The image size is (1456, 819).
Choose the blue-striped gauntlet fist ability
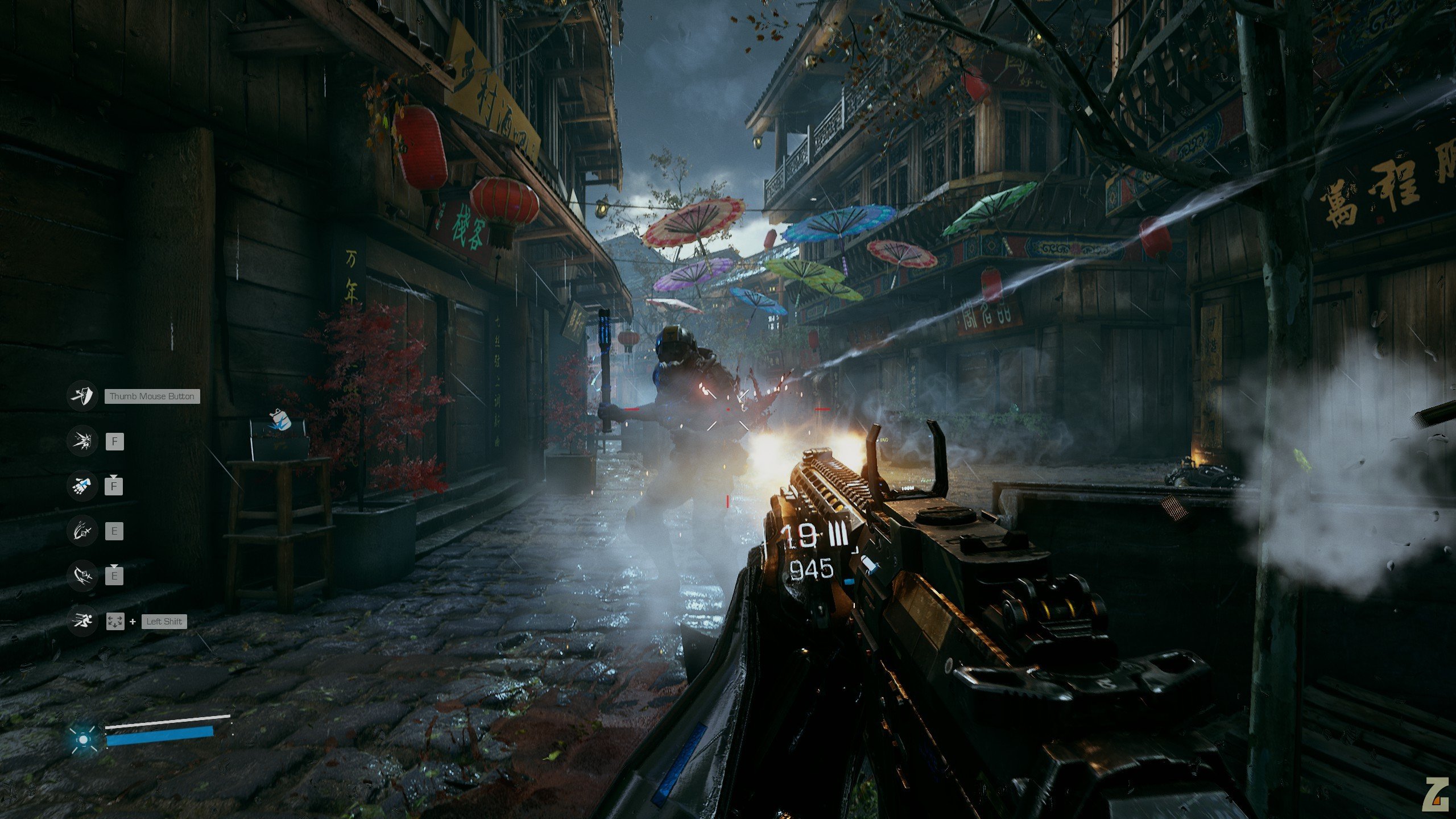pyautogui.click(x=82, y=486)
